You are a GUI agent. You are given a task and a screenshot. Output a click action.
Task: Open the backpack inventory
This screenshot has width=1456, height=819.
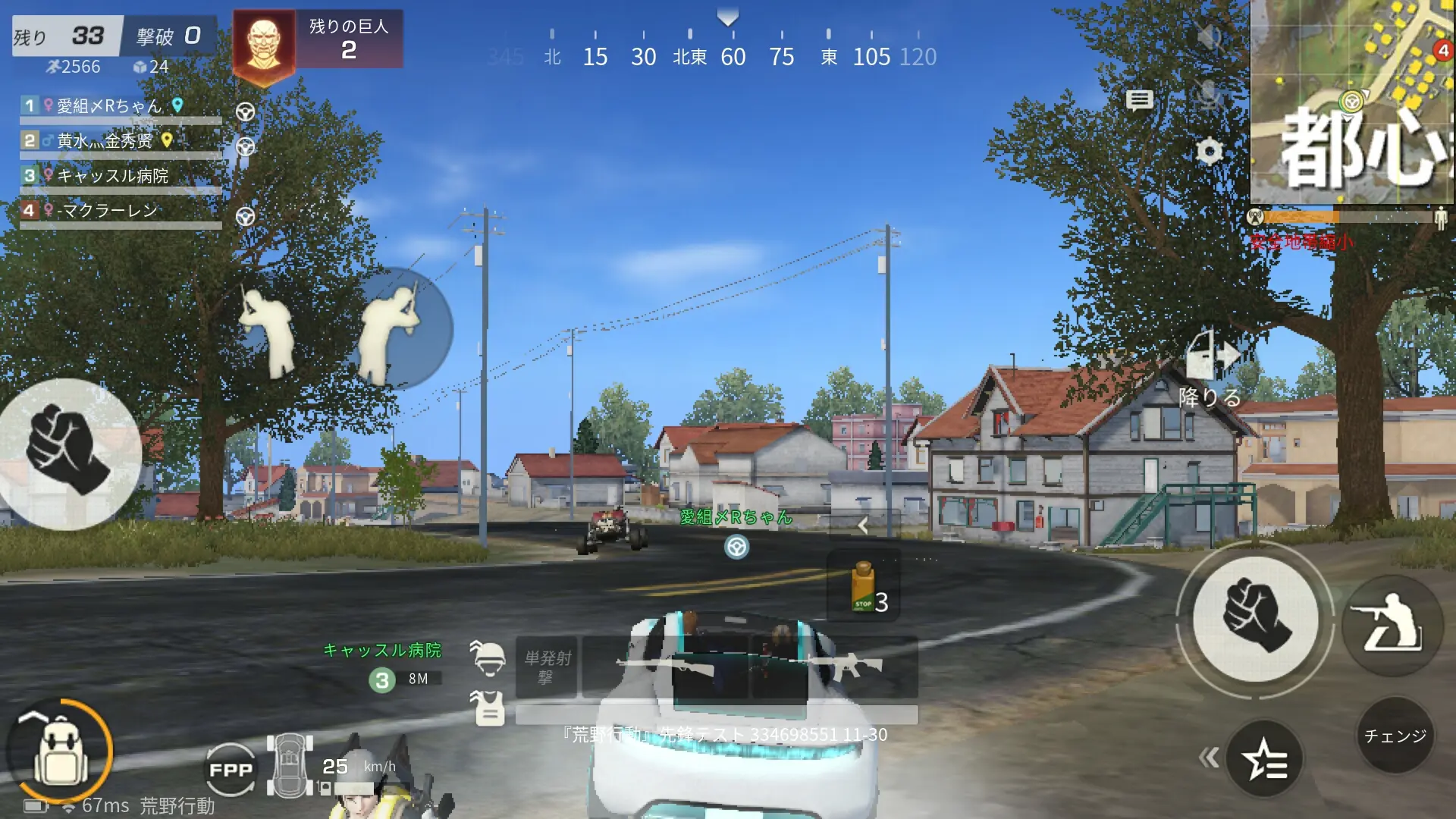[x=59, y=751]
